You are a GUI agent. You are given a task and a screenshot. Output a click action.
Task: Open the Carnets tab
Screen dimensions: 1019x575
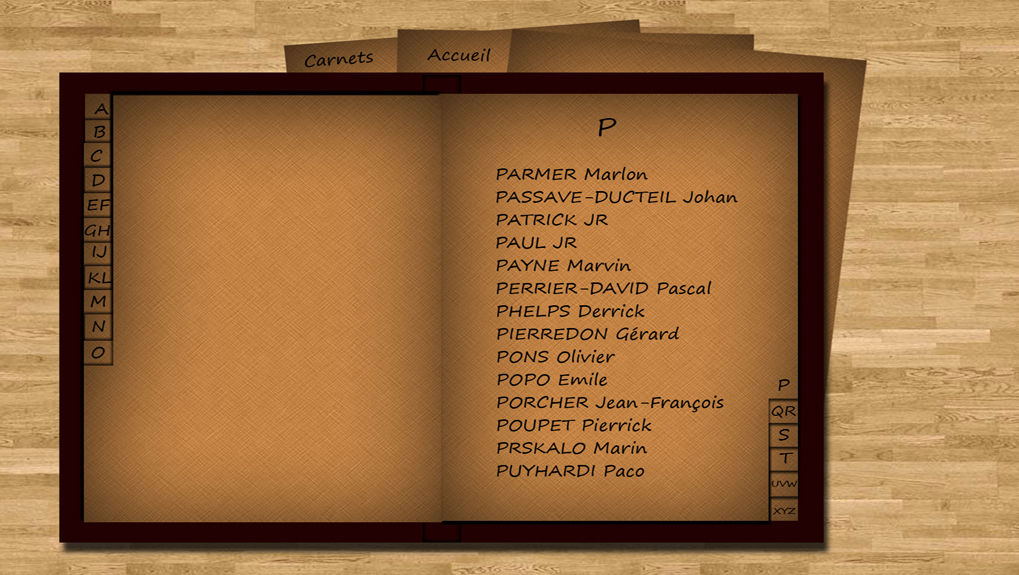(x=338, y=60)
